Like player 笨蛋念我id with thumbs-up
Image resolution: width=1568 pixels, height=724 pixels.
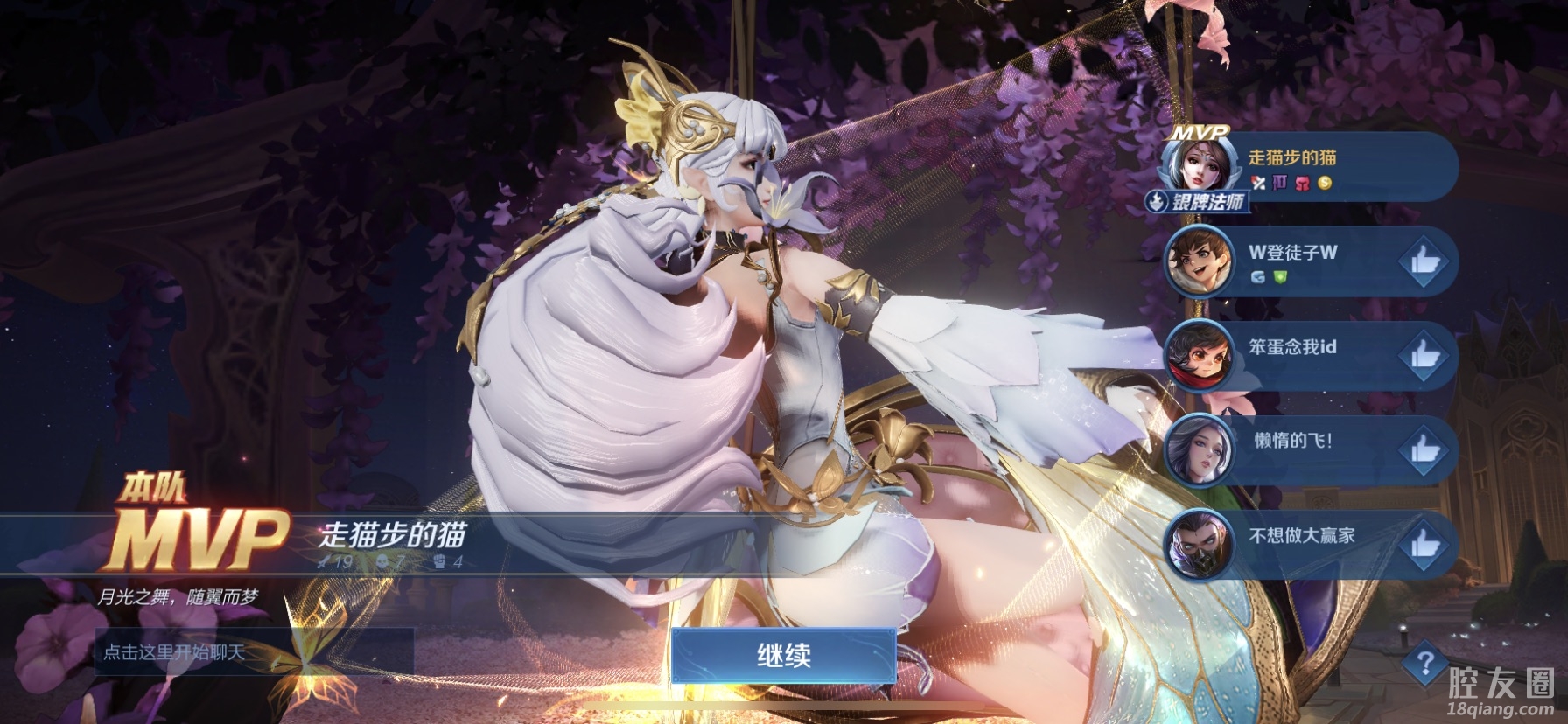point(1424,355)
